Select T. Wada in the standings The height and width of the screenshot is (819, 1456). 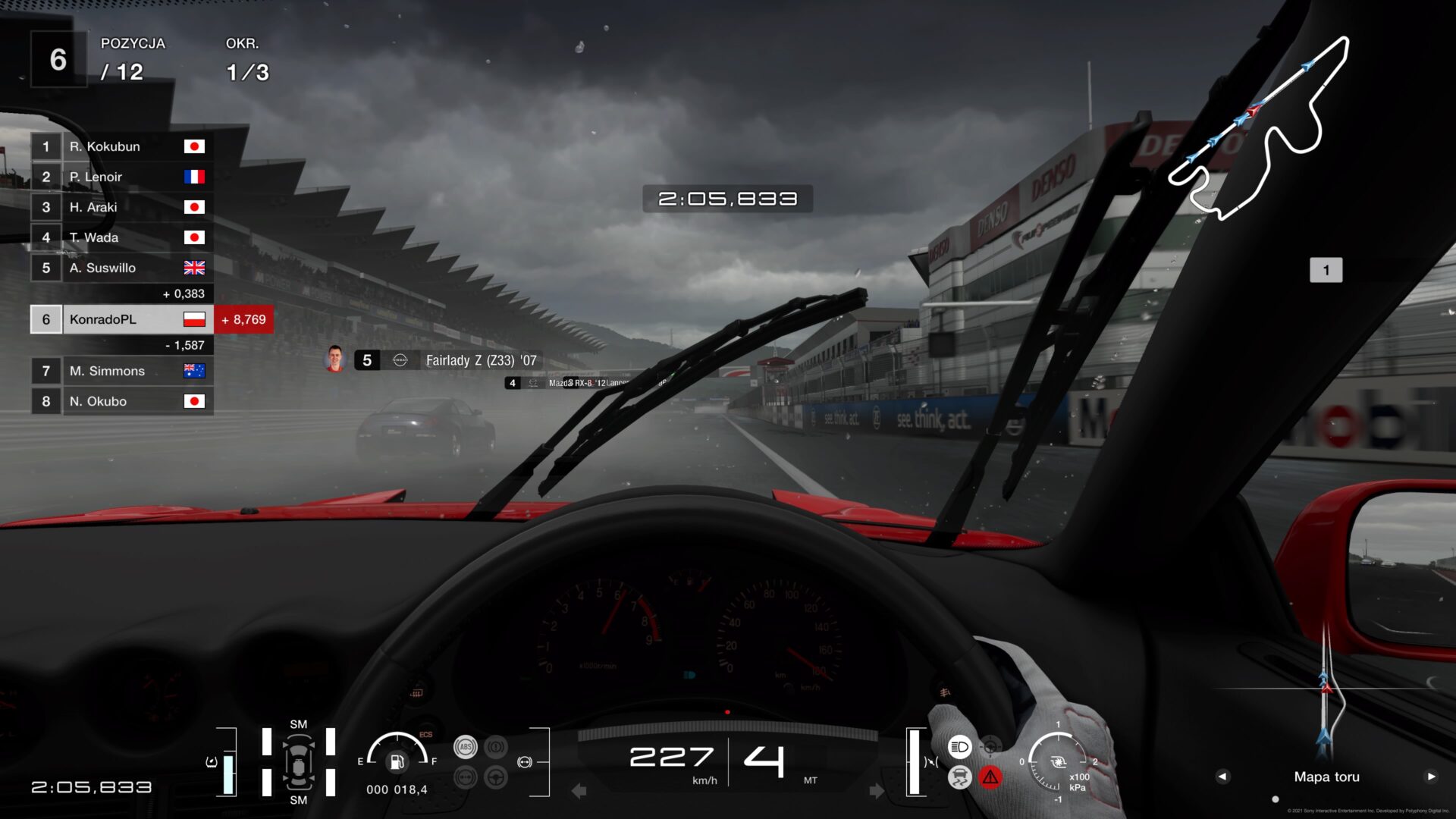coord(121,237)
